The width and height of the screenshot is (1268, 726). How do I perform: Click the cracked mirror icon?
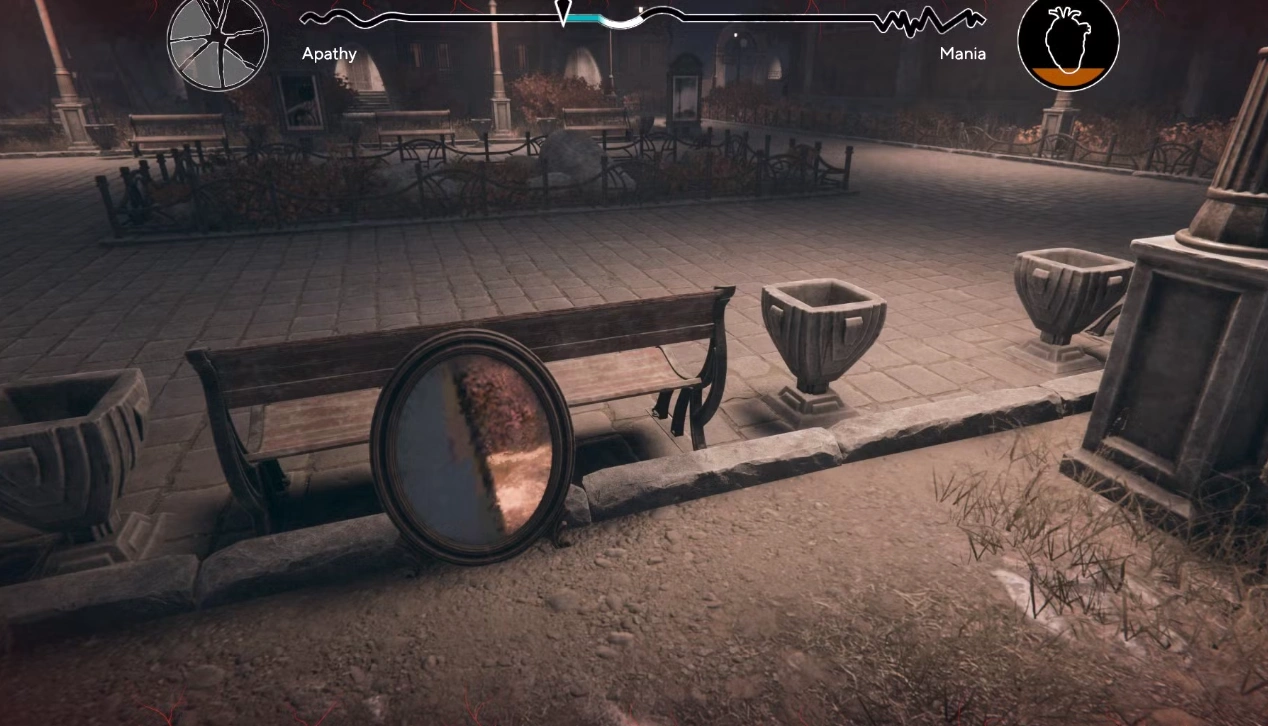click(x=217, y=42)
